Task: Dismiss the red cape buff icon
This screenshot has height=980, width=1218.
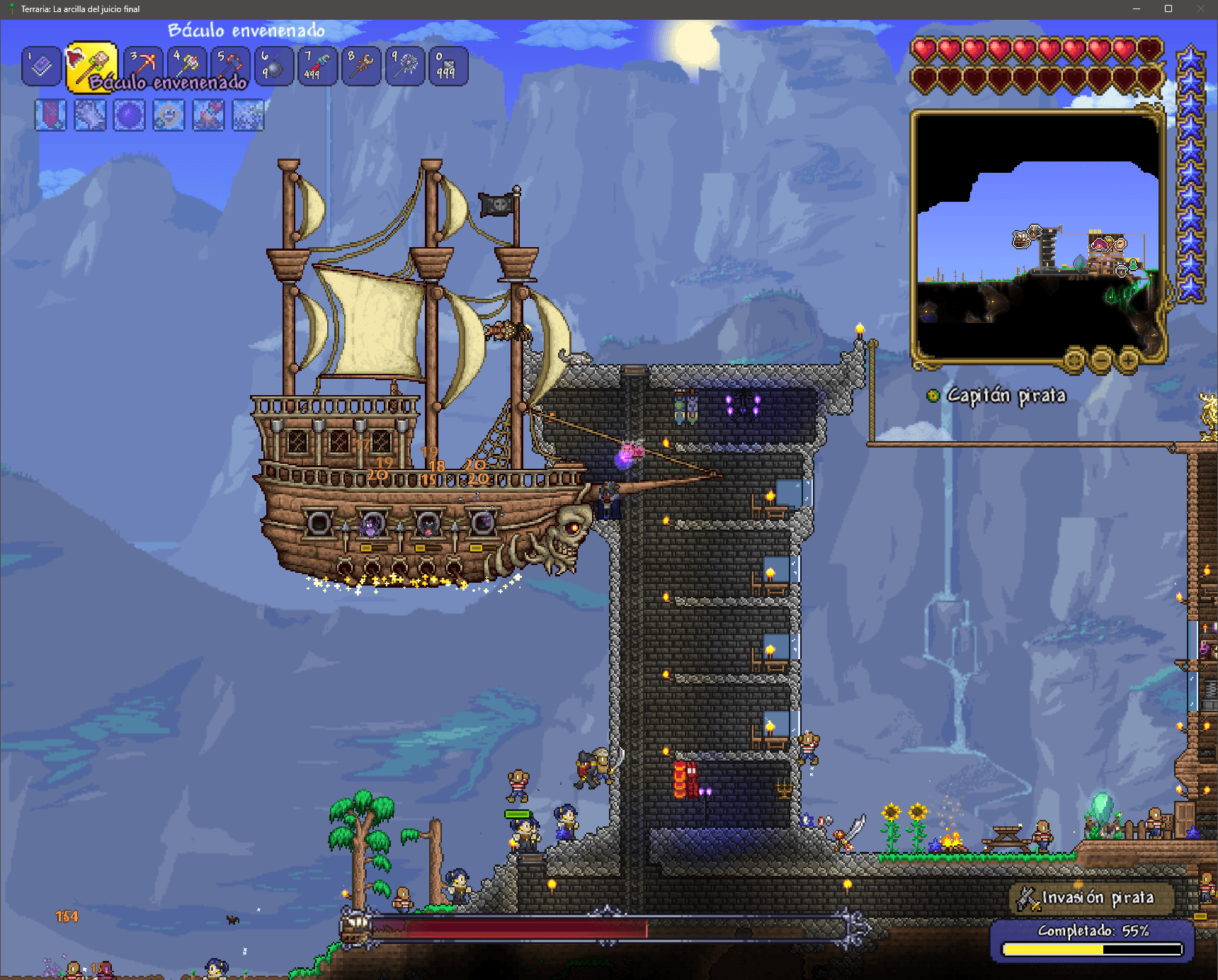Action: pyautogui.click(x=52, y=115)
